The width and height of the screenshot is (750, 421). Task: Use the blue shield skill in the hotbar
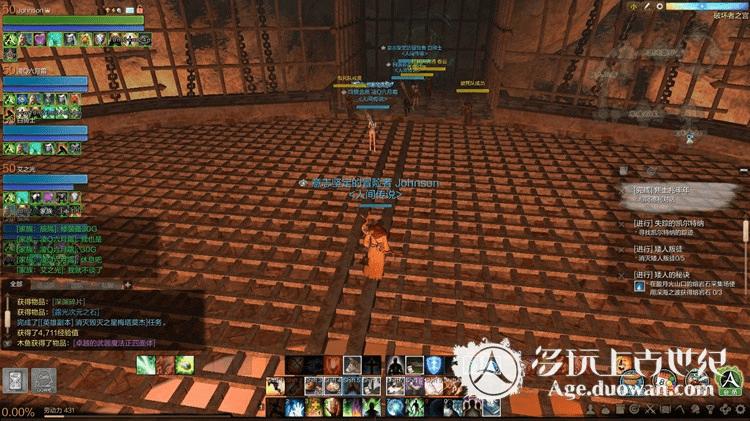(x=434, y=365)
